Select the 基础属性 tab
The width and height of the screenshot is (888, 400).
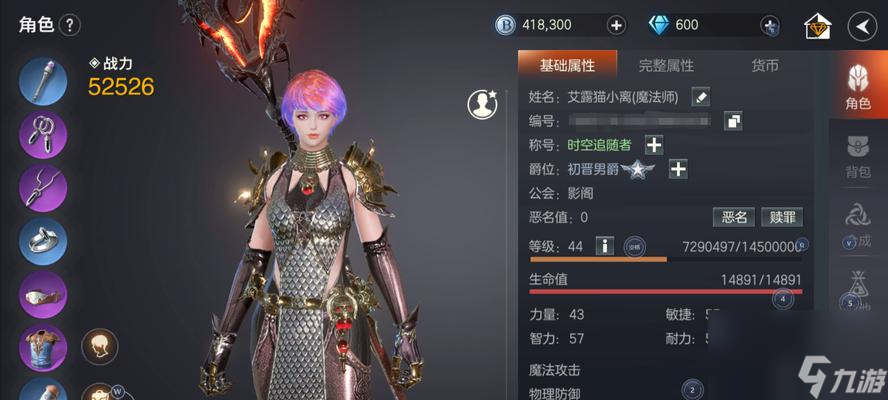[567, 66]
